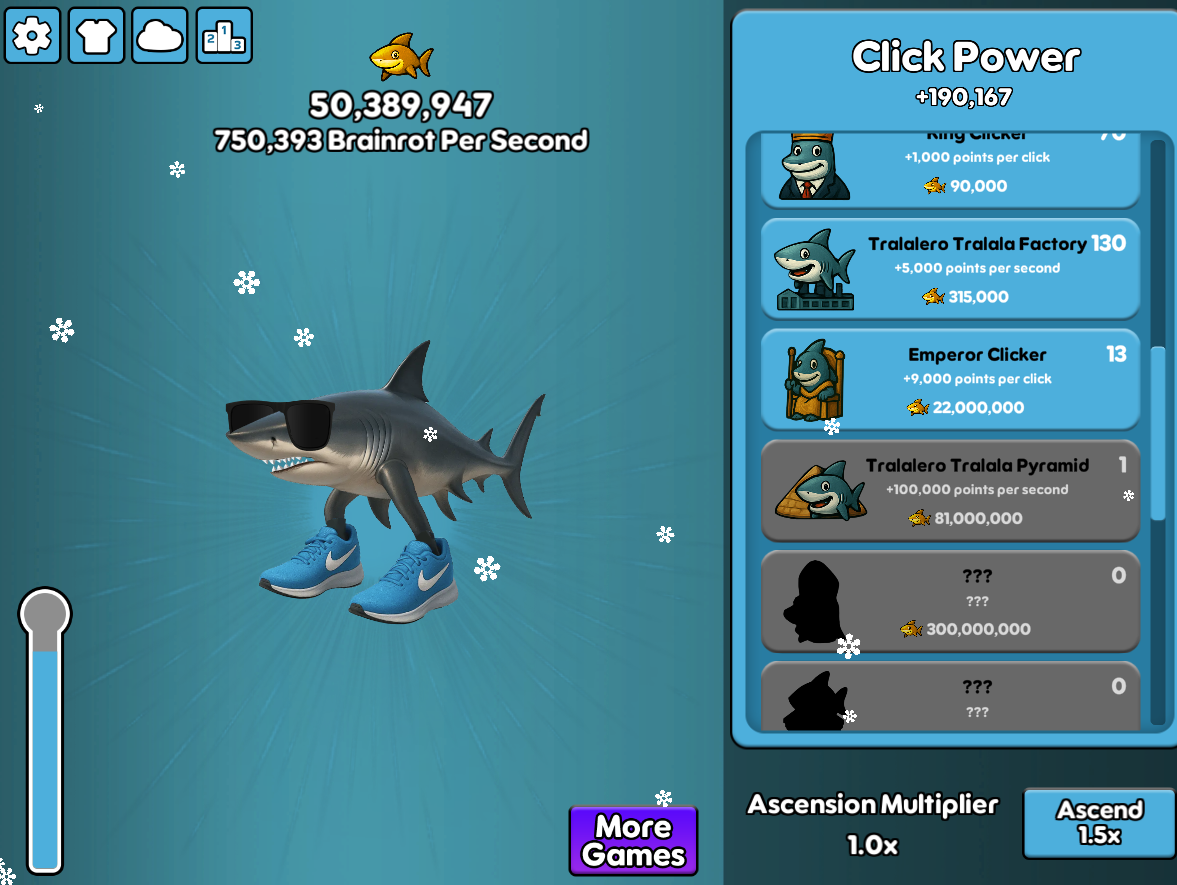Show the leaderboard podium
Screen dimensions: 1177x885
tap(224, 36)
